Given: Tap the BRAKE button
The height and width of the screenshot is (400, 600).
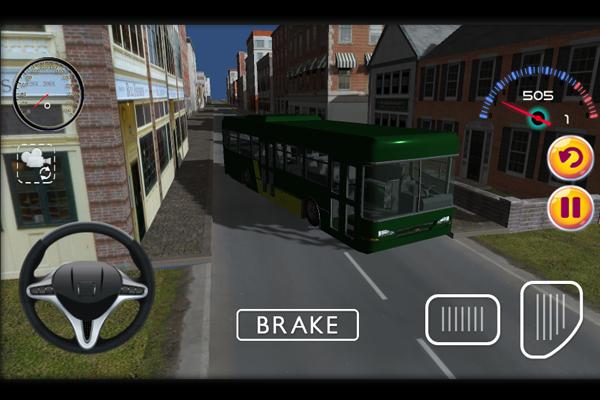Looking at the screenshot, I should click(x=297, y=325).
